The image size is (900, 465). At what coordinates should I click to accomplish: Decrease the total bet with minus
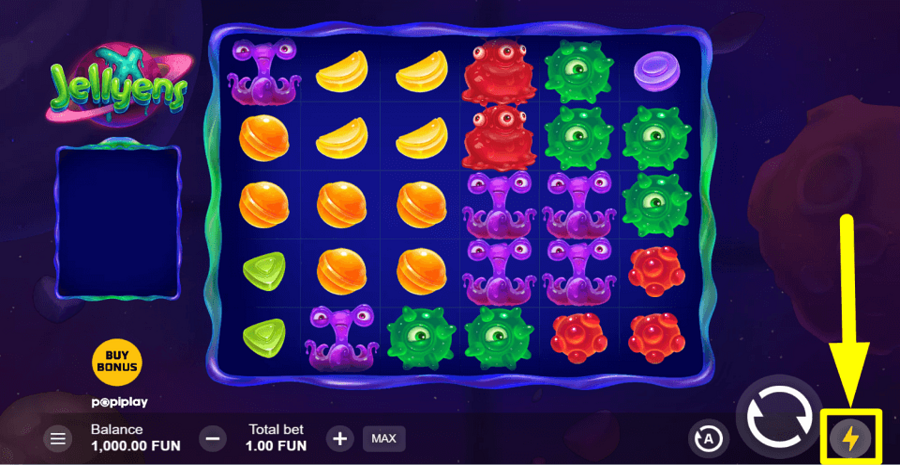point(213,438)
